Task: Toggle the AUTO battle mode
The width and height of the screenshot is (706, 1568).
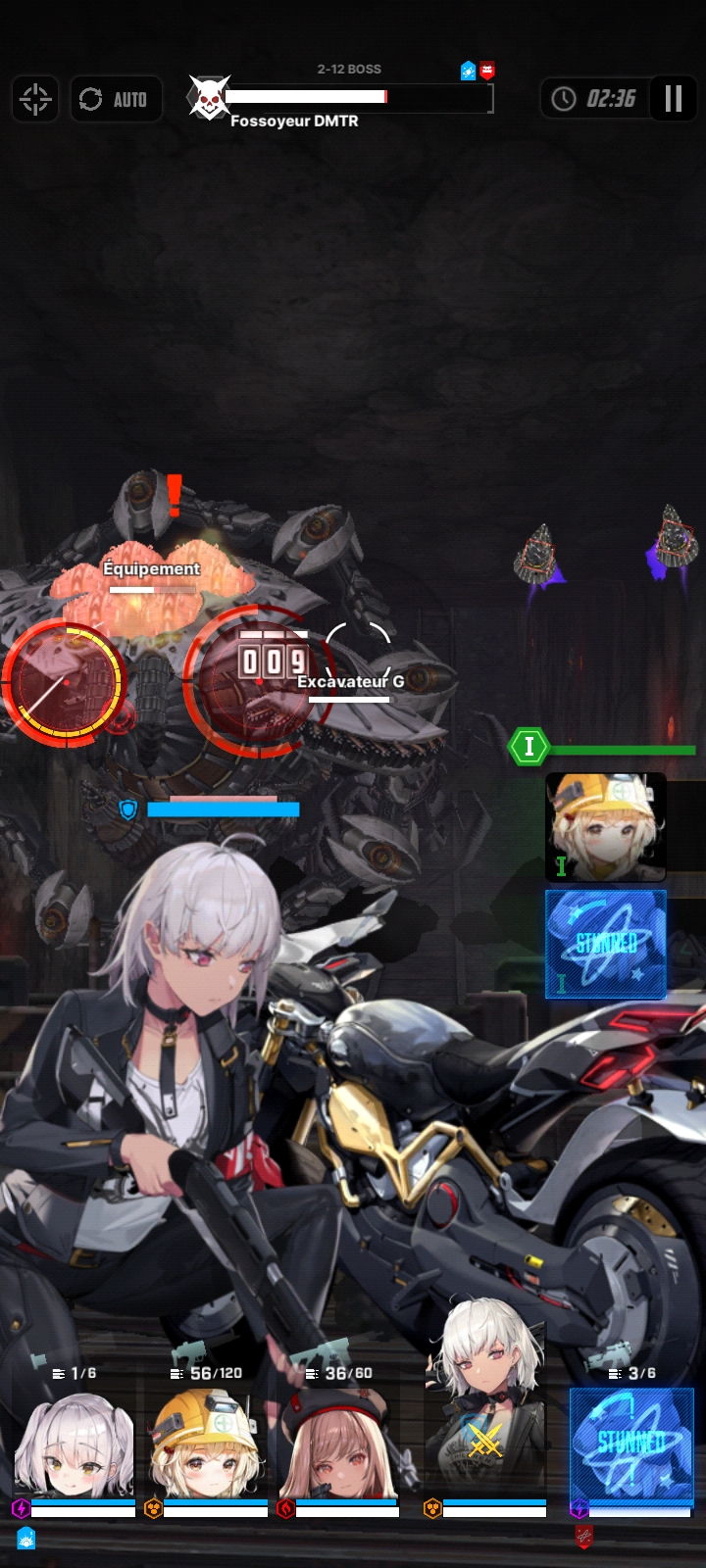Action: coord(116,99)
